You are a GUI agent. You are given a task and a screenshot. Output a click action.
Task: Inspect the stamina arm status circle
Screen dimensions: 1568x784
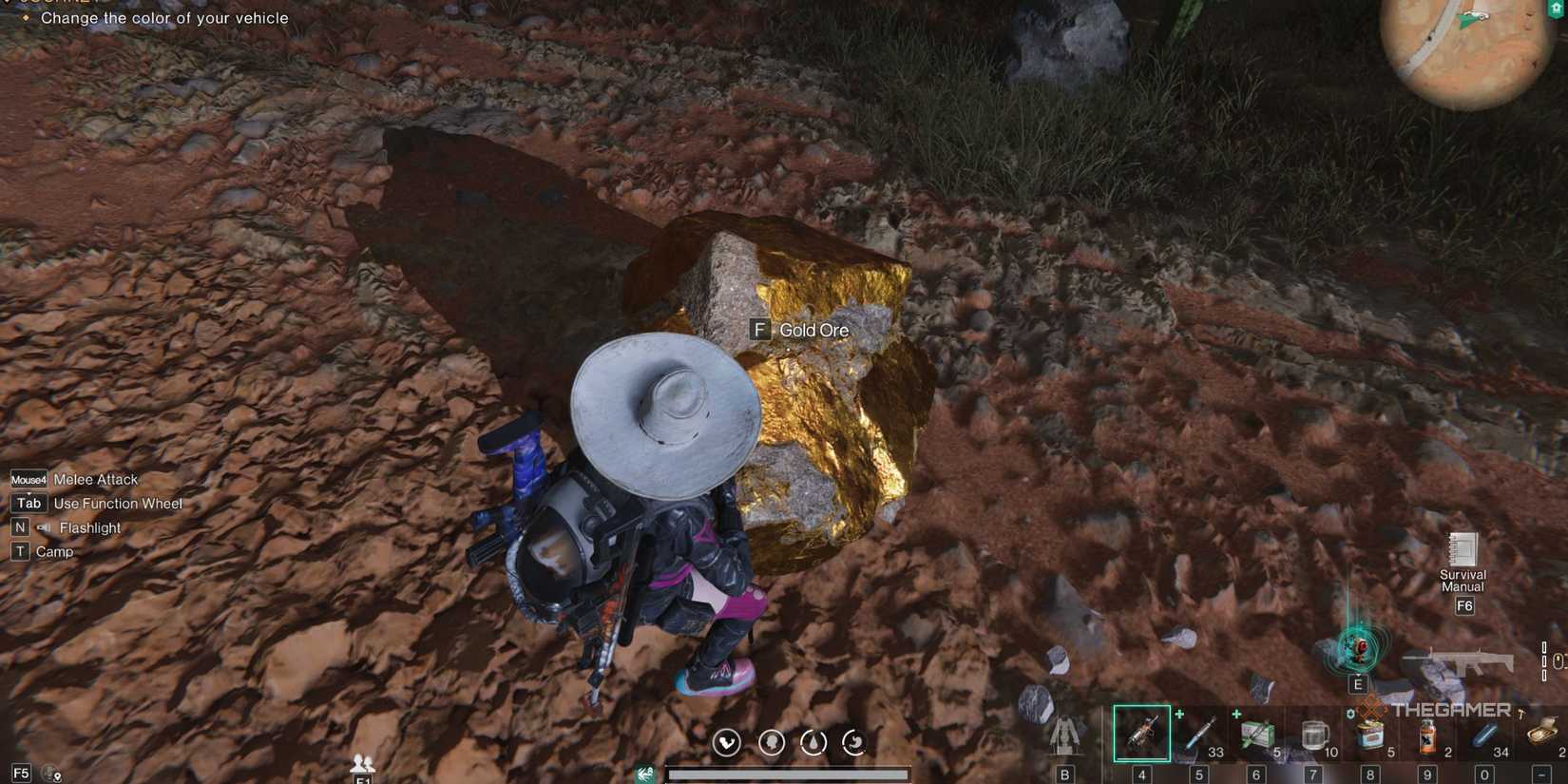(727, 744)
